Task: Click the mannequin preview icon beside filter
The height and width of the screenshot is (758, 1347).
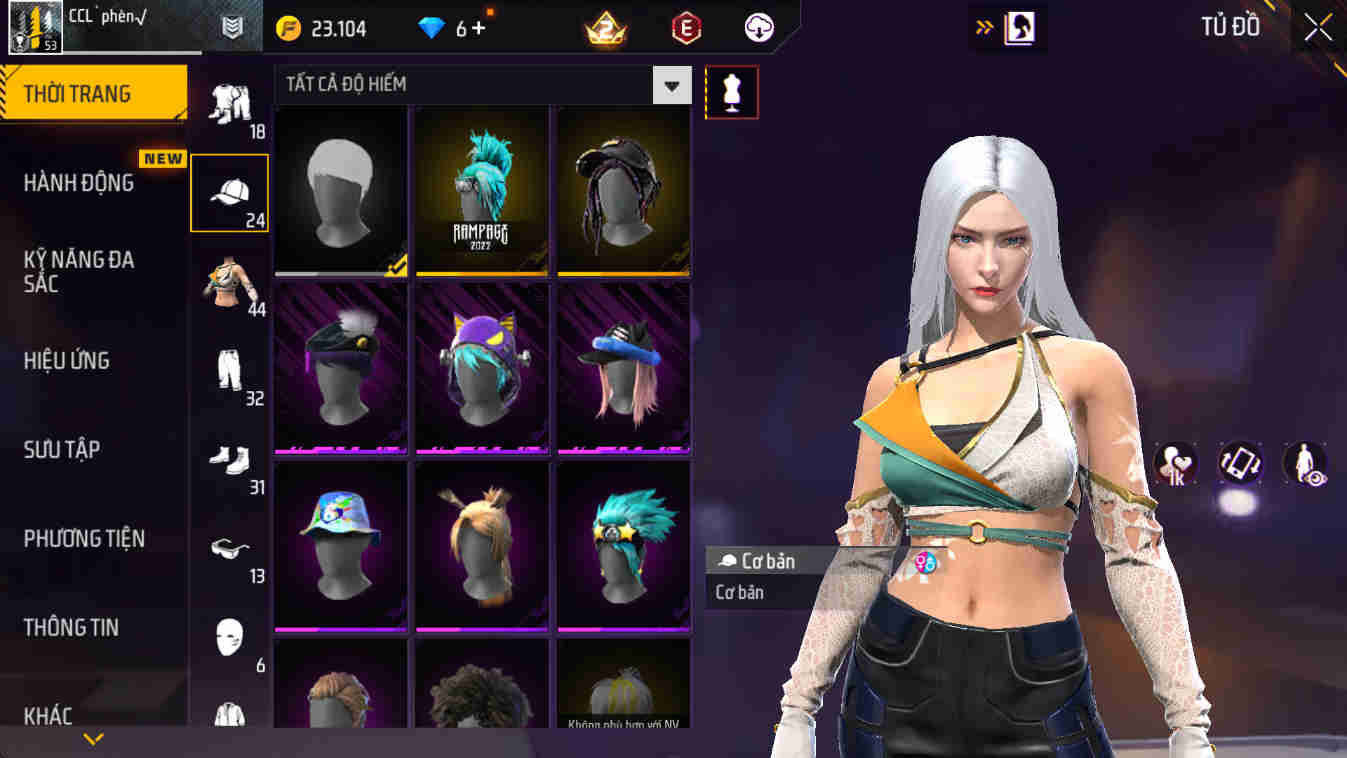Action: point(731,92)
